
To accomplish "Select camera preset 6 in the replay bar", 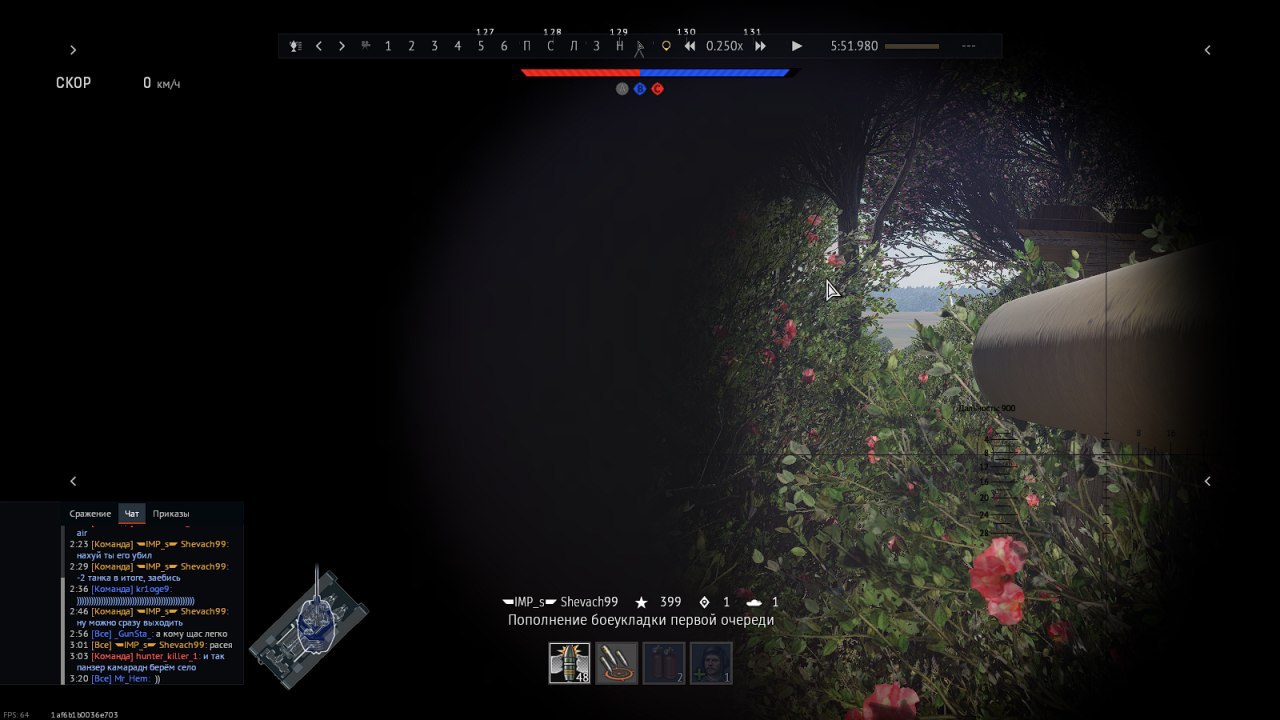I will pyautogui.click(x=504, y=46).
